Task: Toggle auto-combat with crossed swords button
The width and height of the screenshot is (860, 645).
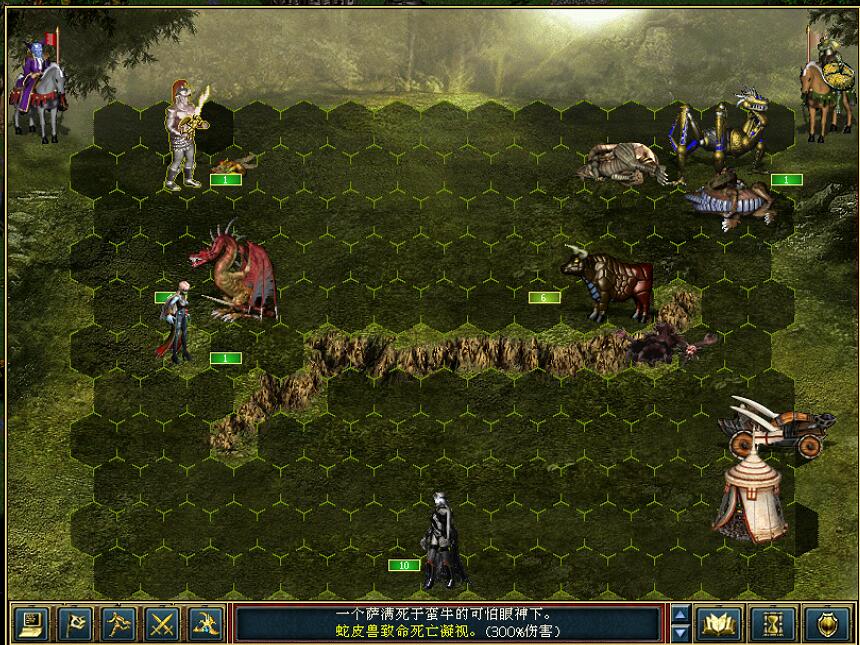Action: (x=162, y=624)
